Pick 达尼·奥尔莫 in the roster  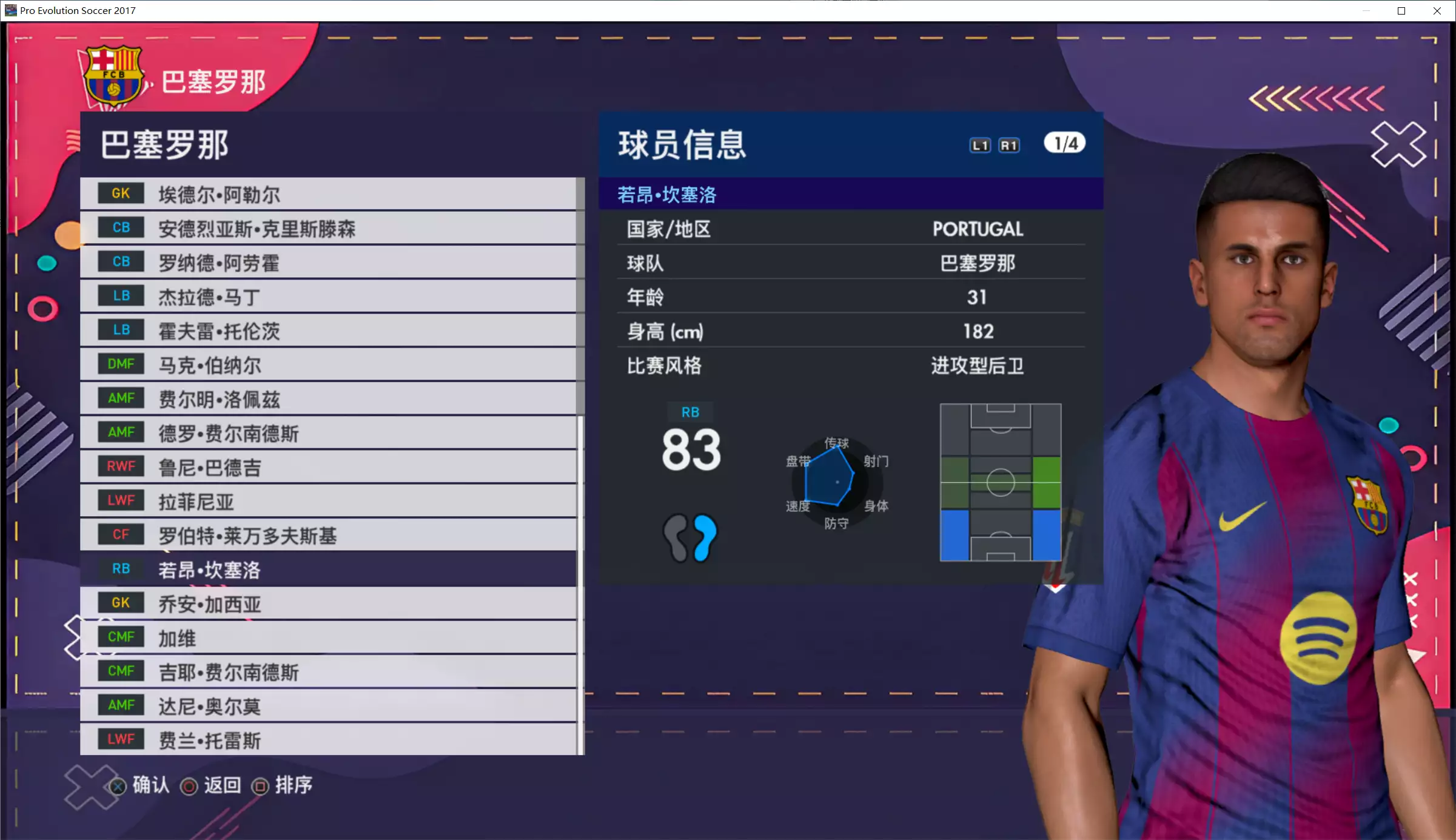327,705
